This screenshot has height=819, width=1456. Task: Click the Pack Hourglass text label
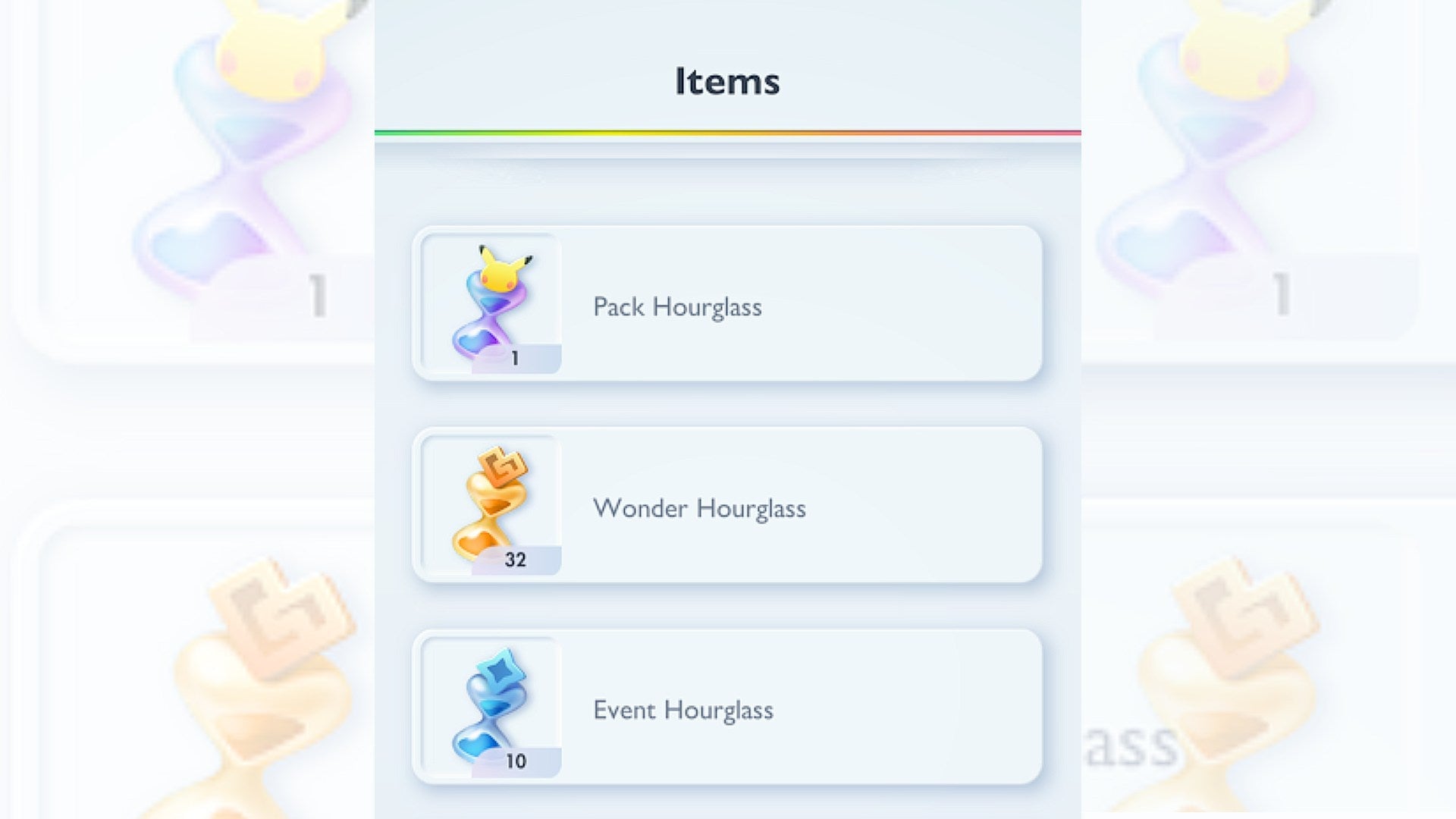678,307
